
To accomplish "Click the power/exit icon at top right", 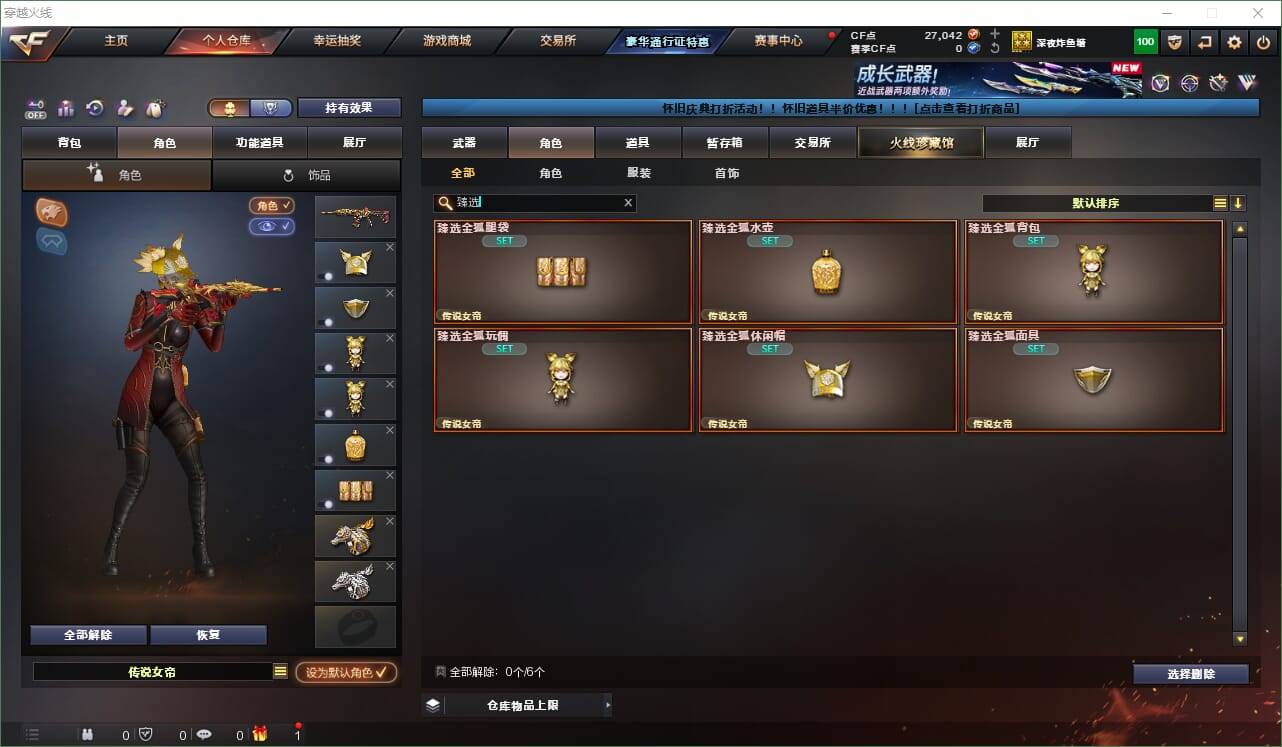I will point(1261,41).
